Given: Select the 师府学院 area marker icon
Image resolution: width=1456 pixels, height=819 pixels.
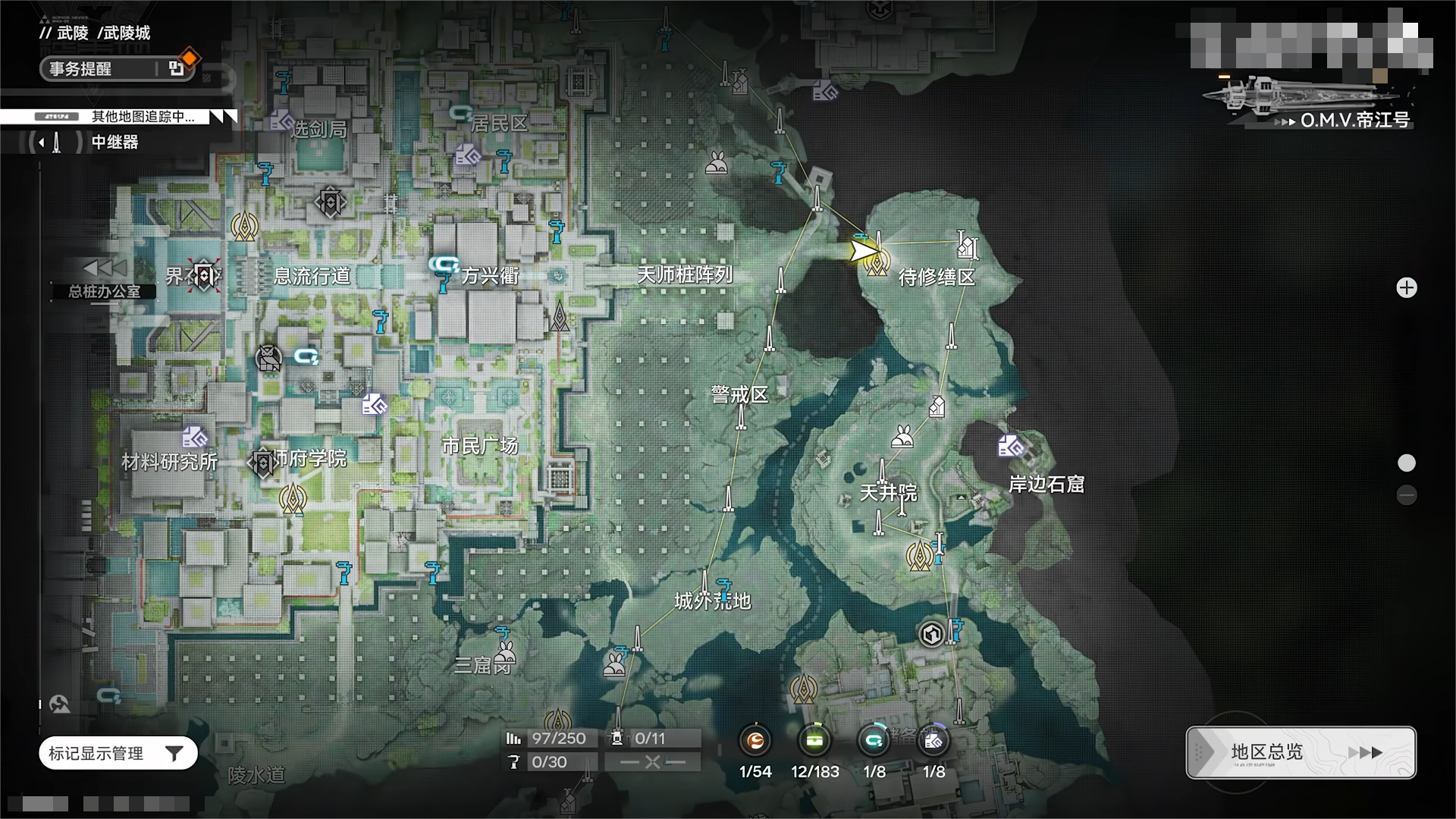Looking at the screenshot, I should [262, 463].
